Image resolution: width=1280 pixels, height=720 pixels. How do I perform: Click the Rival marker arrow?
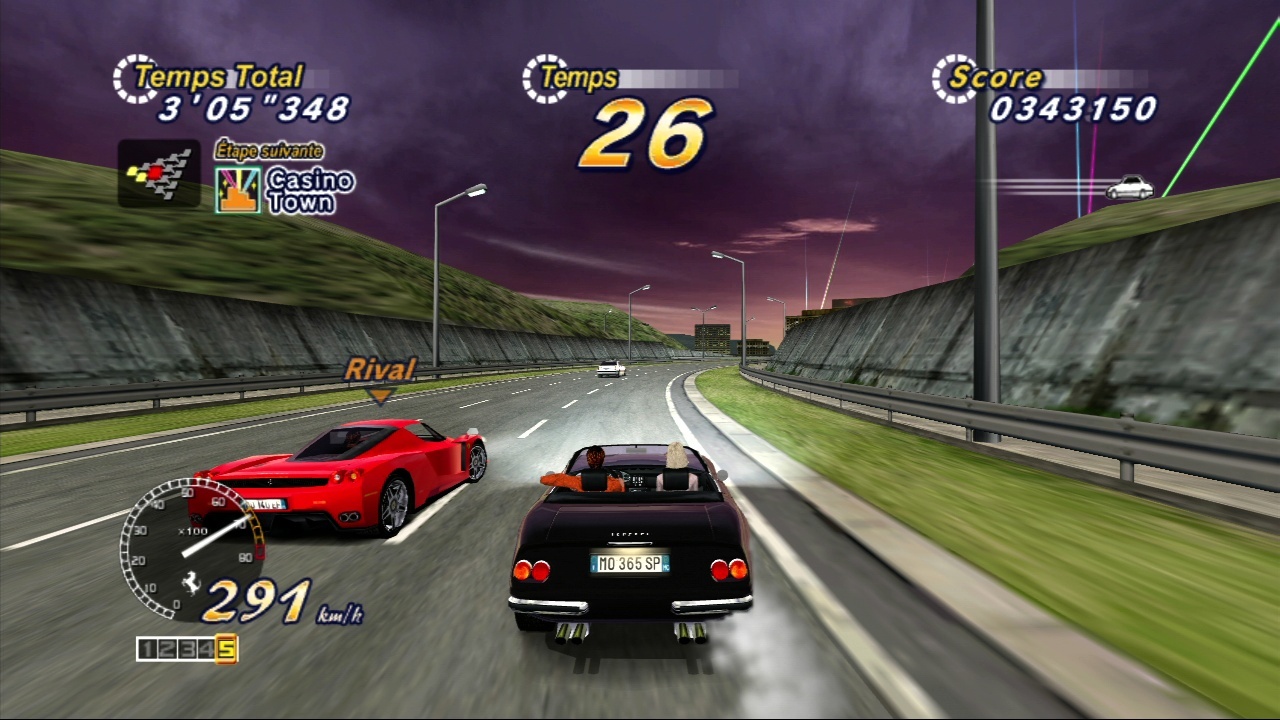tap(379, 397)
